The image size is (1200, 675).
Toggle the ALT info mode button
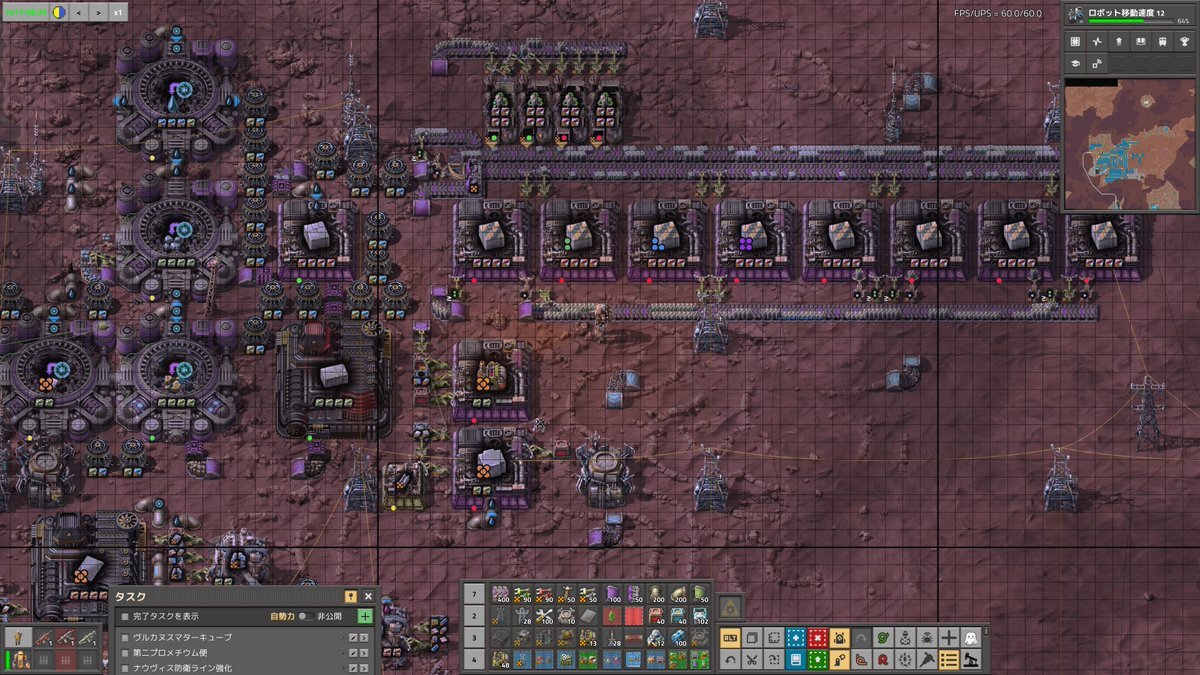[730, 637]
